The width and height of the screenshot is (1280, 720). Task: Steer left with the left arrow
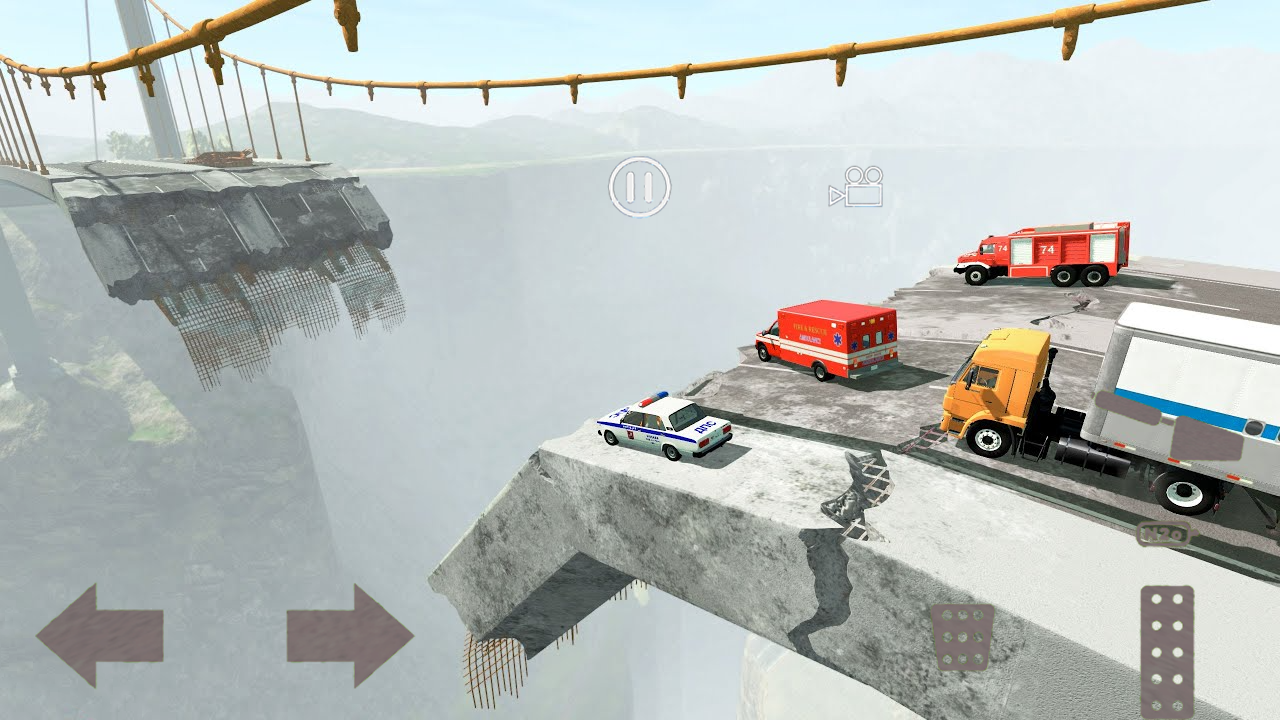100,636
